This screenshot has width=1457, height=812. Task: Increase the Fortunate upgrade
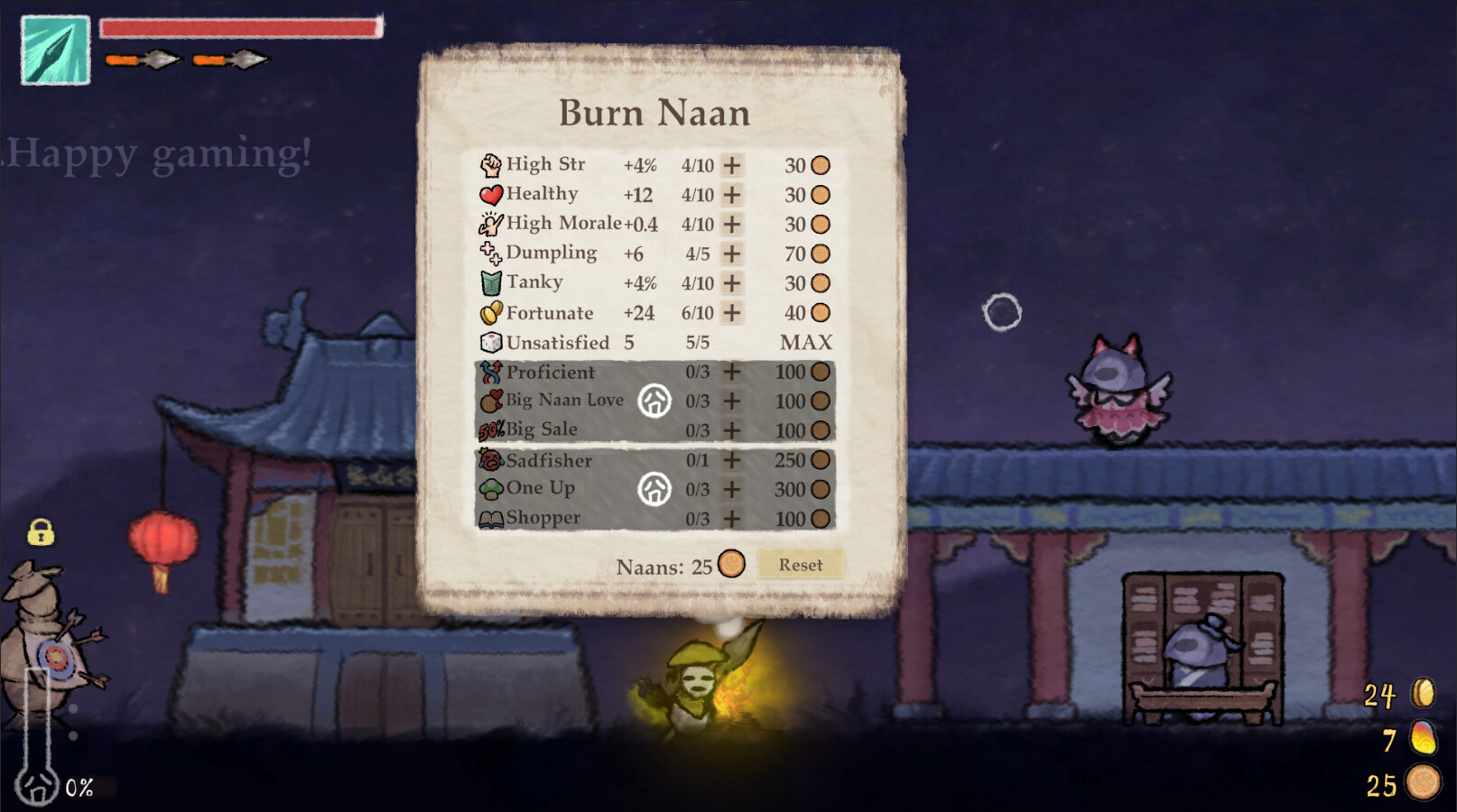tap(732, 313)
